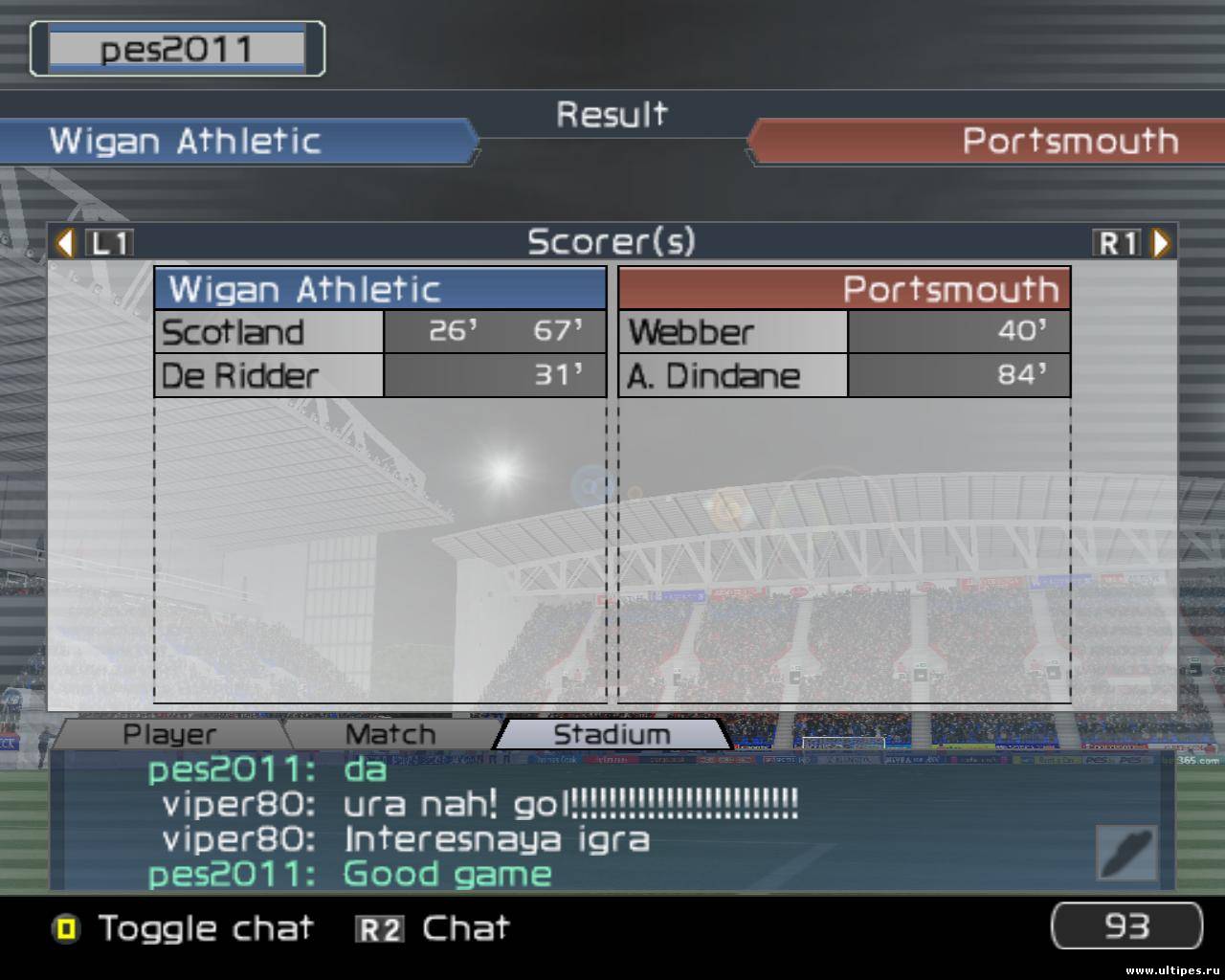This screenshot has height=980, width=1225.
Task: Select the Stadium tab
Action: pos(612,734)
